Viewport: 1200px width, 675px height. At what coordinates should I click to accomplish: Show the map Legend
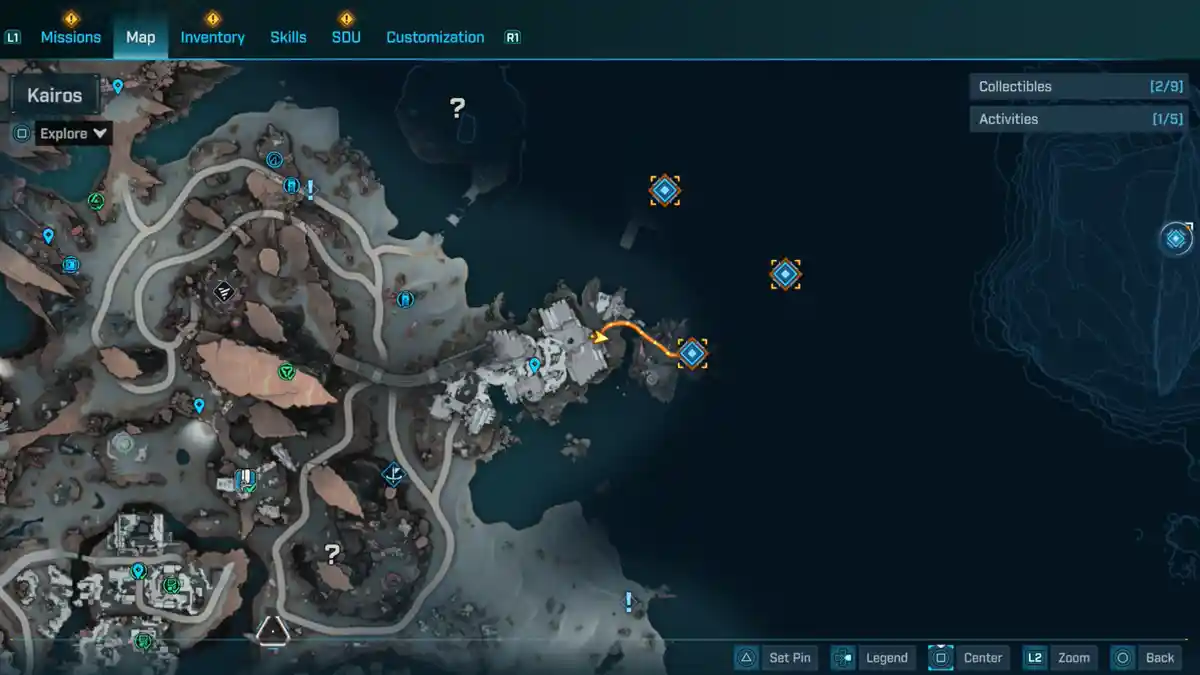[872, 657]
